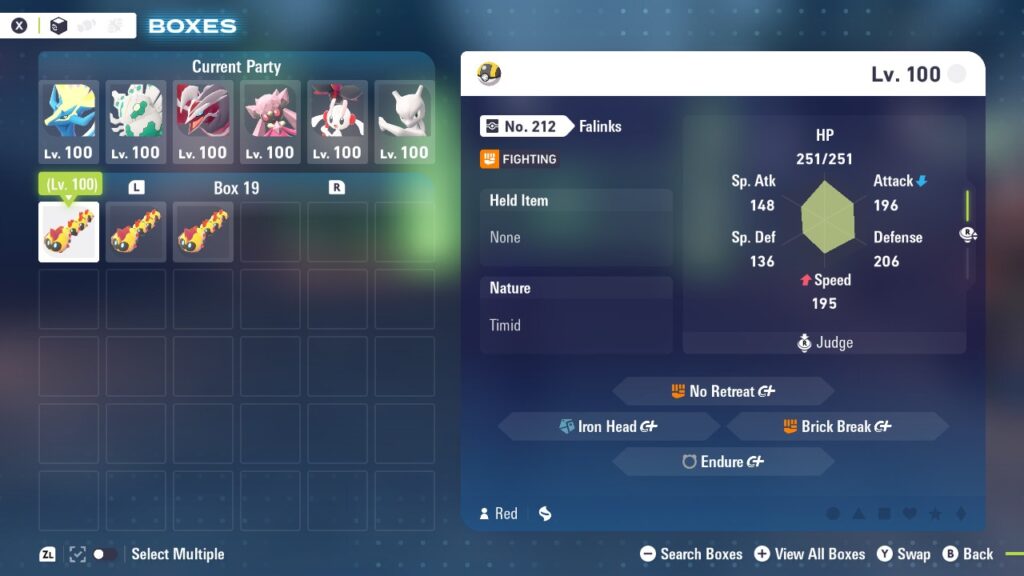The image size is (1024, 576).
Task: Set the triangle marking on Falinks
Action: click(x=858, y=514)
